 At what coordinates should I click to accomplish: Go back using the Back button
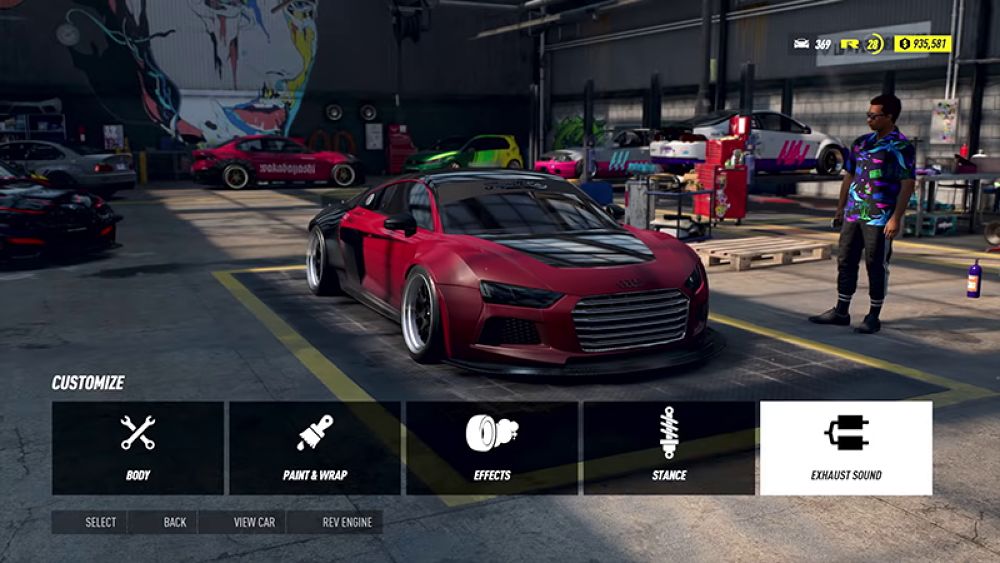[165, 522]
